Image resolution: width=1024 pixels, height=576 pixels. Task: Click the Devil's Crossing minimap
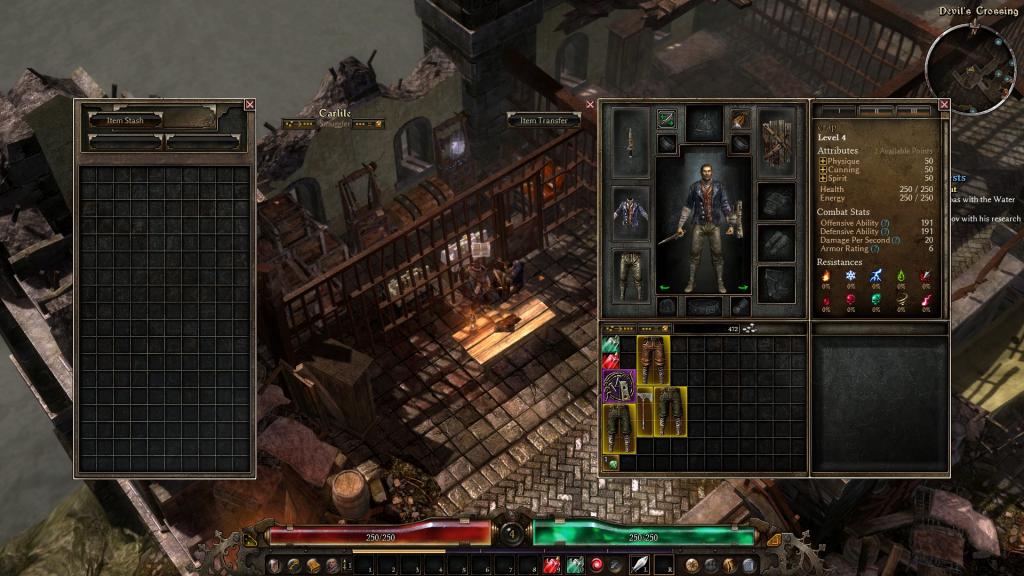click(969, 68)
